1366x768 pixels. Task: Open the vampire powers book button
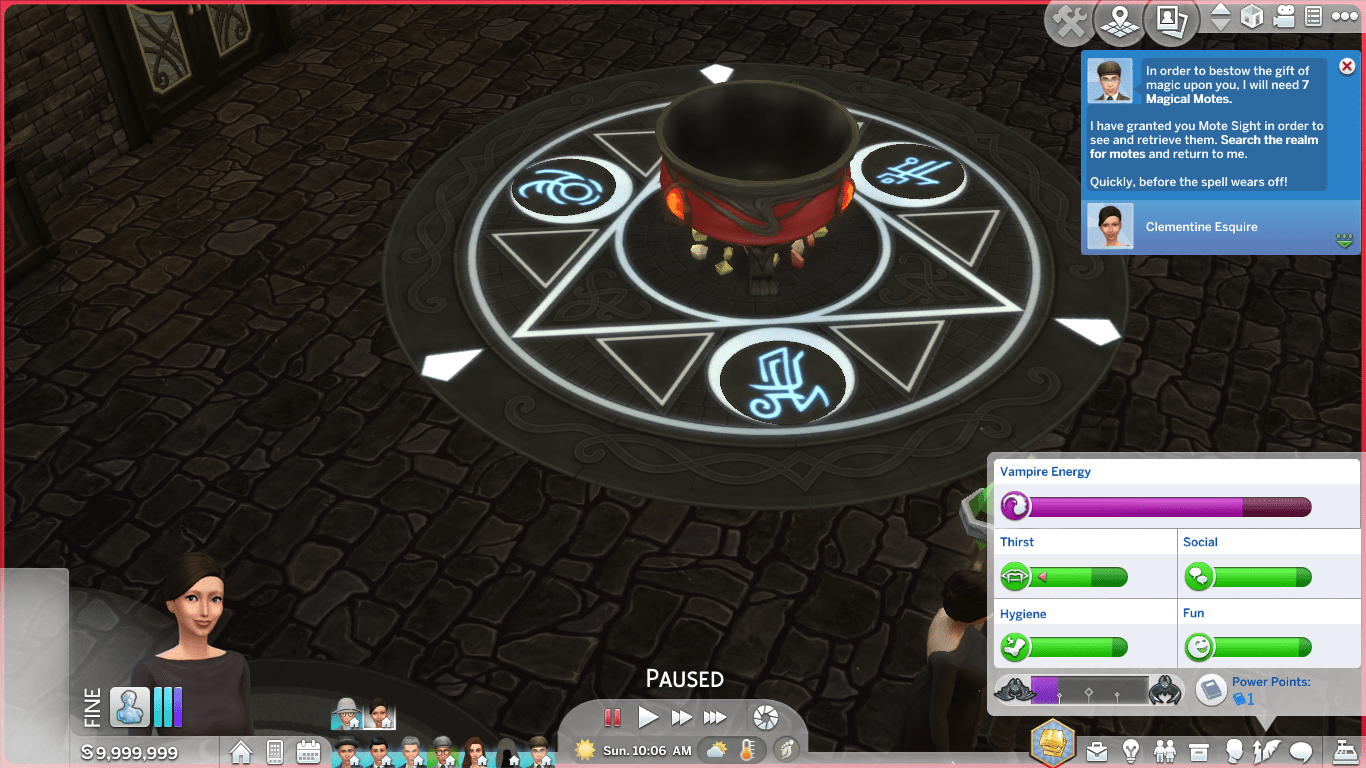pyautogui.click(x=1211, y=690)
